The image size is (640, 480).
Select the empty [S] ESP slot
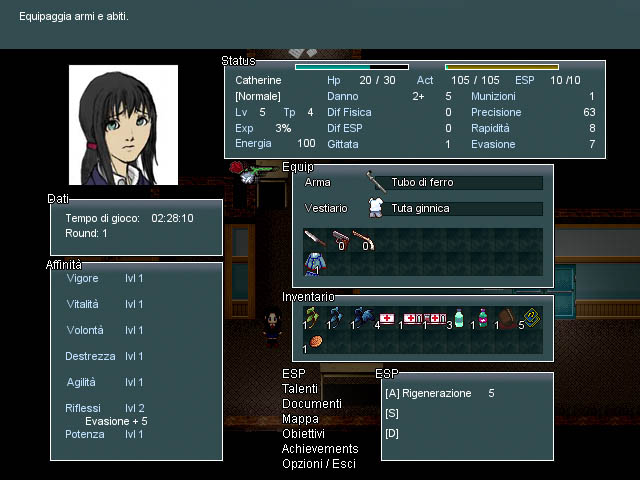pyautogui.click(x=392, y=413)
